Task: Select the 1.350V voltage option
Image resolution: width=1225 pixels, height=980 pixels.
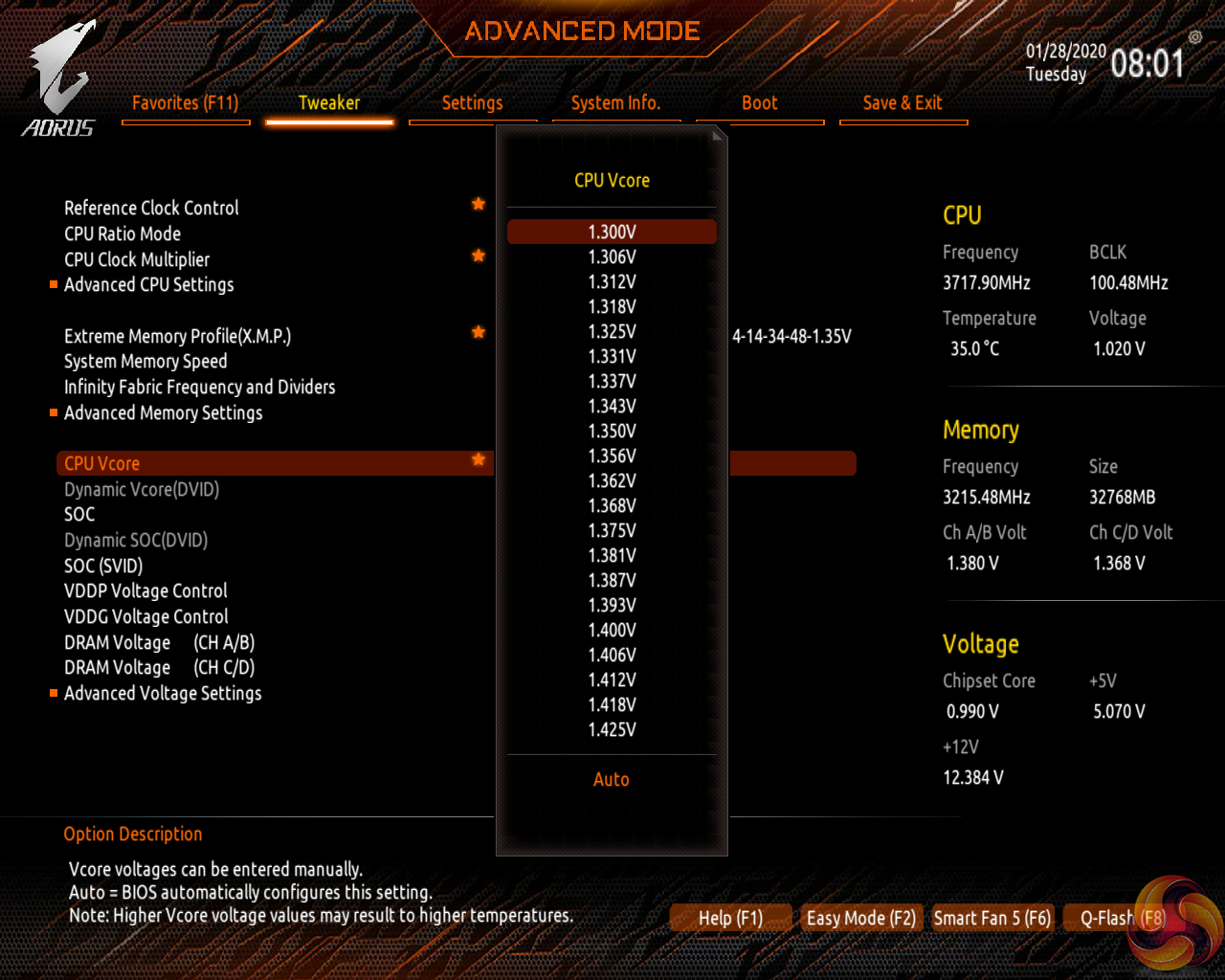Action: tap(612, 431)
